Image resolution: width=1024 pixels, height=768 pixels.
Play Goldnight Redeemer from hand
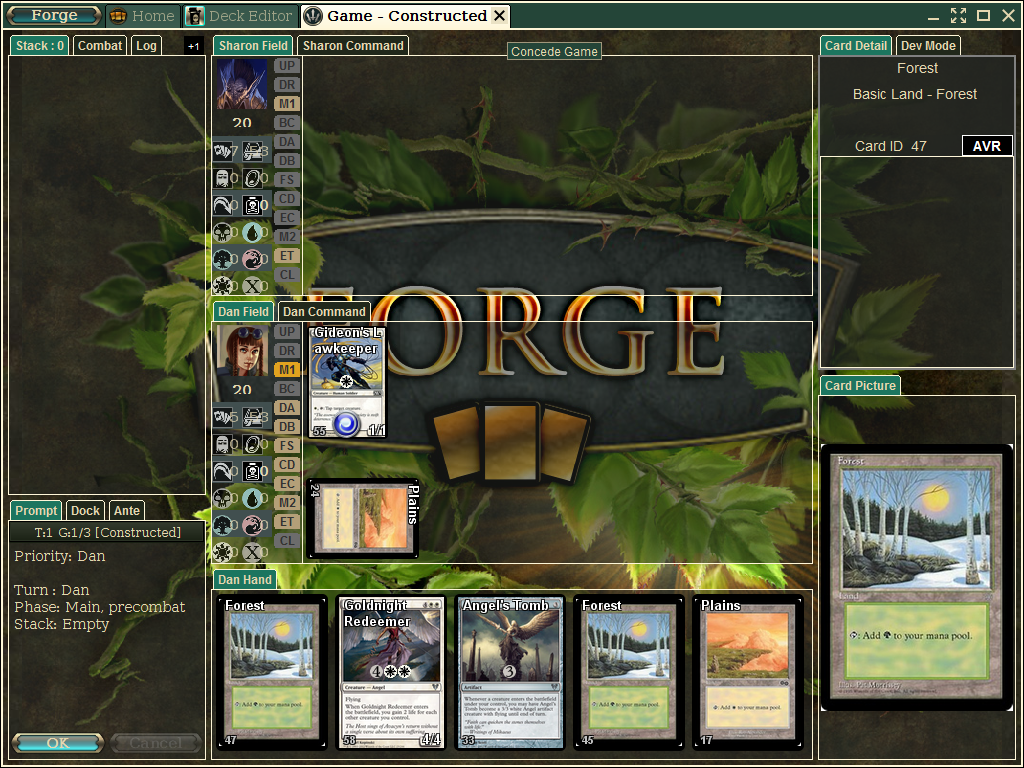[x=389, y=672]
